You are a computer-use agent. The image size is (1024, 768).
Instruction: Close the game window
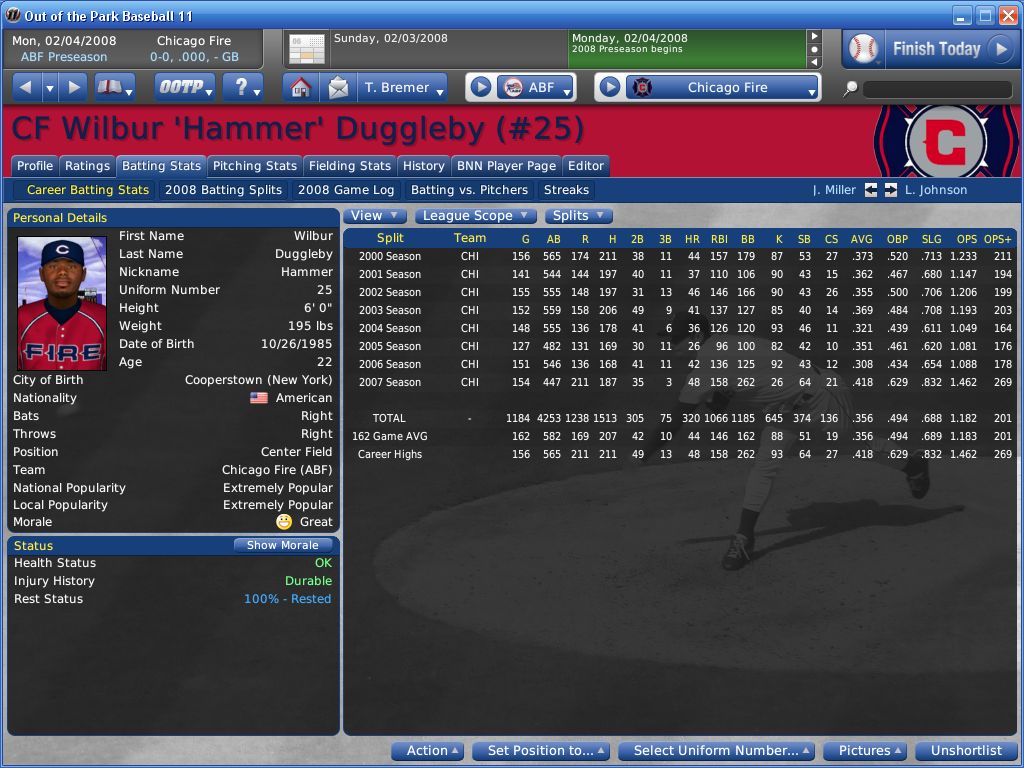click(x=1007, y=15)
